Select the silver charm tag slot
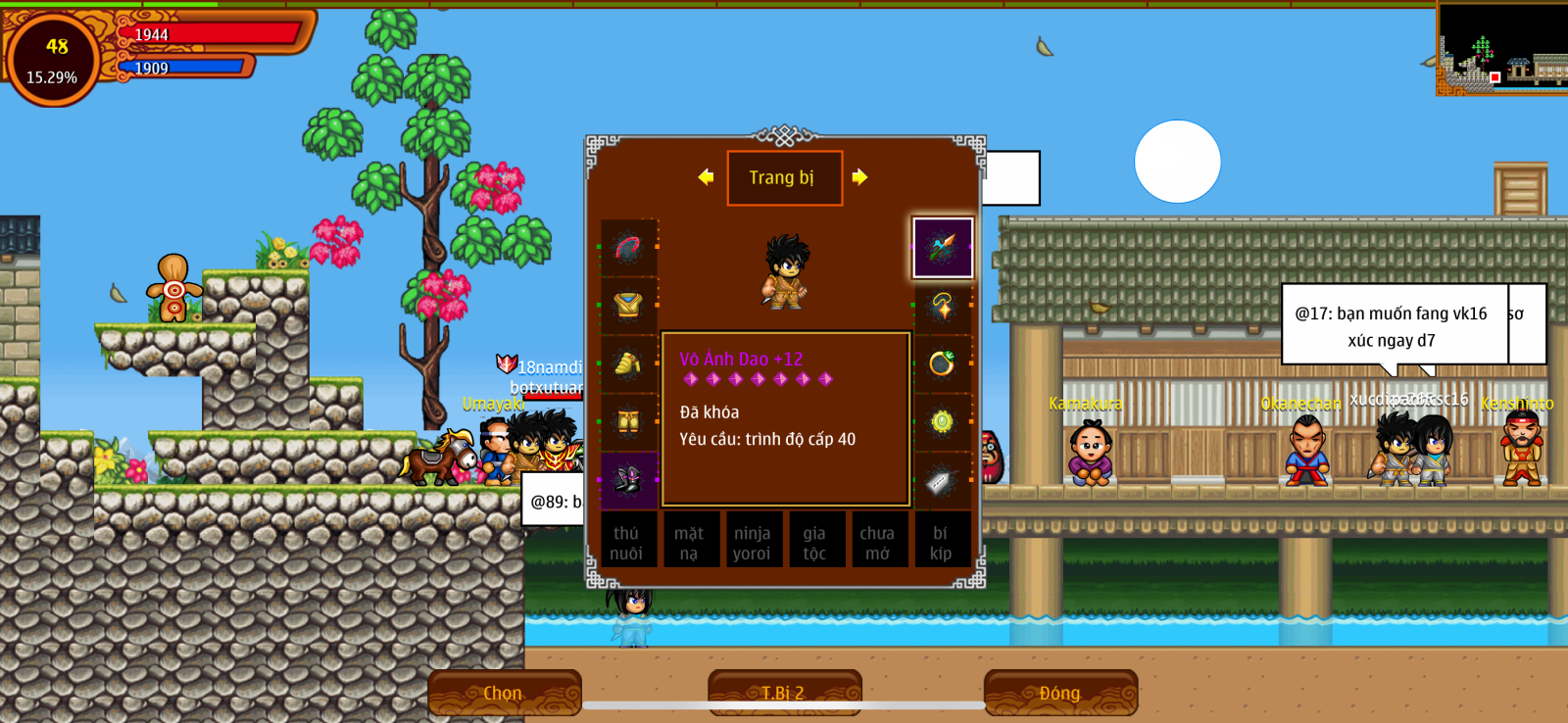Image resolution: width=1568 pixels, height=723 pixels. (942, 480)
